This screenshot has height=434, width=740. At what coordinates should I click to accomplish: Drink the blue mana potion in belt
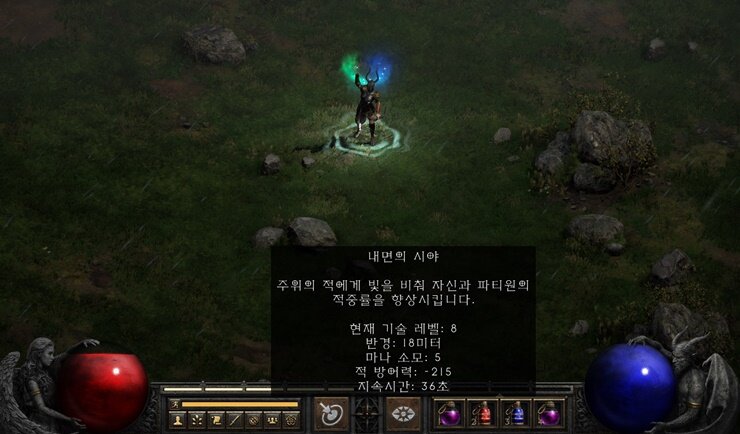tap(516, 413)
